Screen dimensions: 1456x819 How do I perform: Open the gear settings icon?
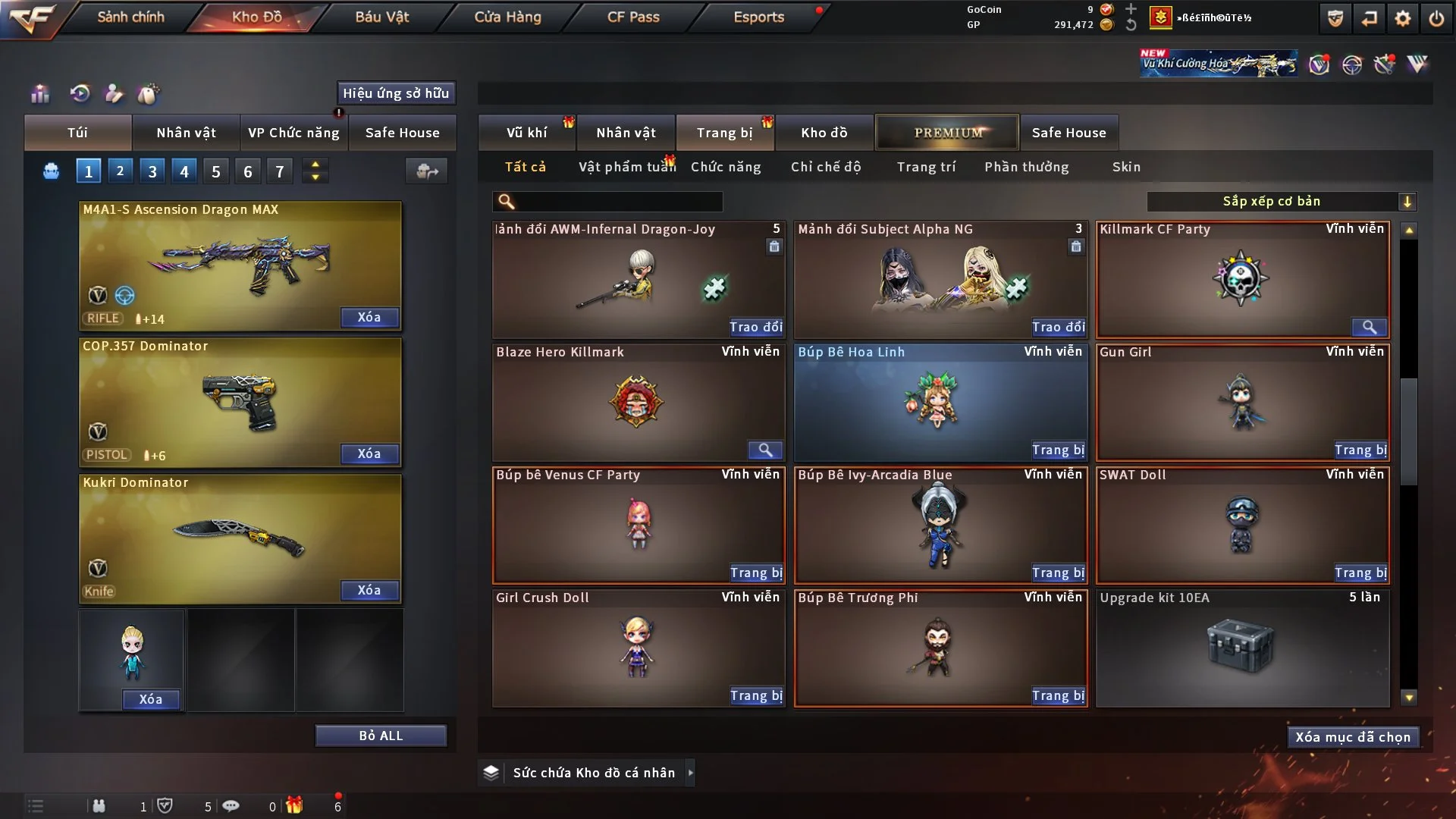coord(1403,18)
